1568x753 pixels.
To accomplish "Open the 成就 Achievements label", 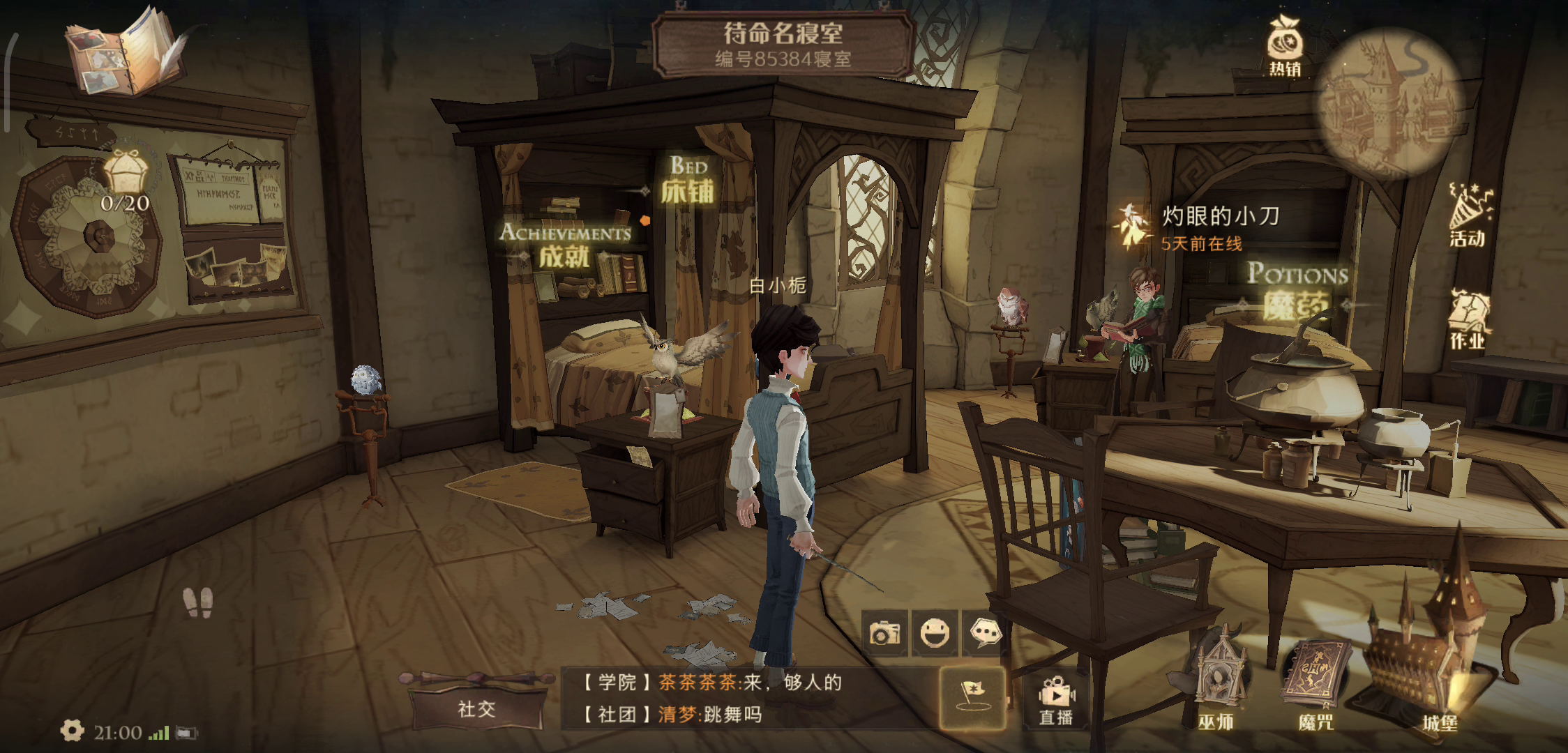I will pos(565,245).
